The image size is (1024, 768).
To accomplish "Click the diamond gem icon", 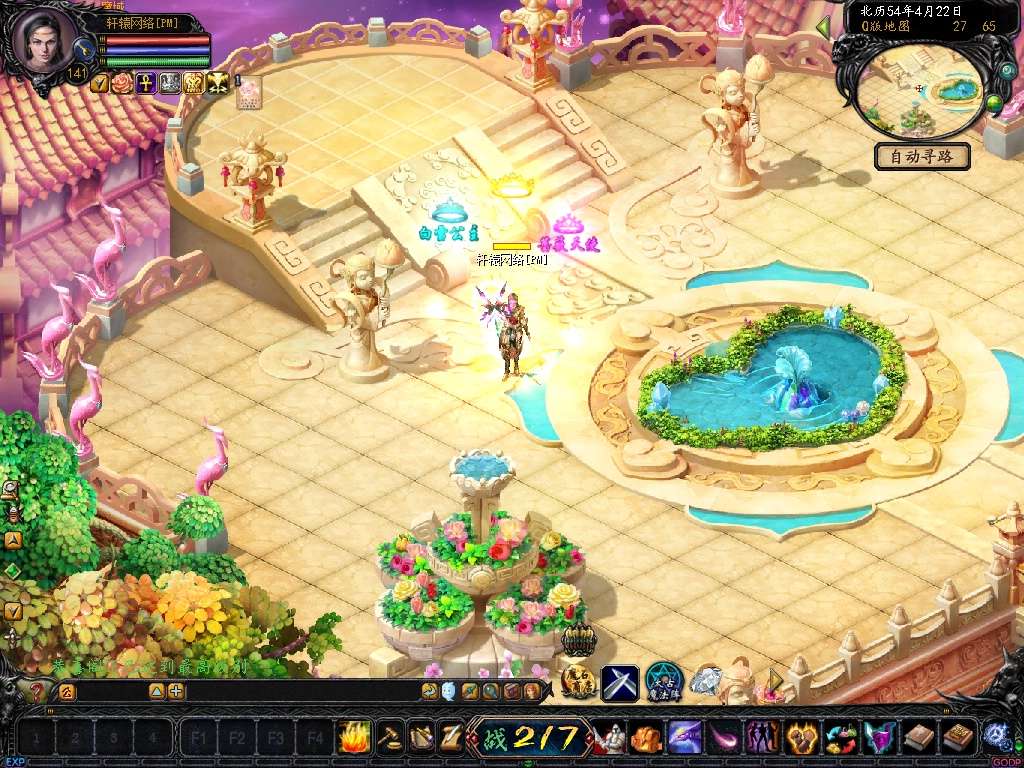I will [x=705, y=682].
